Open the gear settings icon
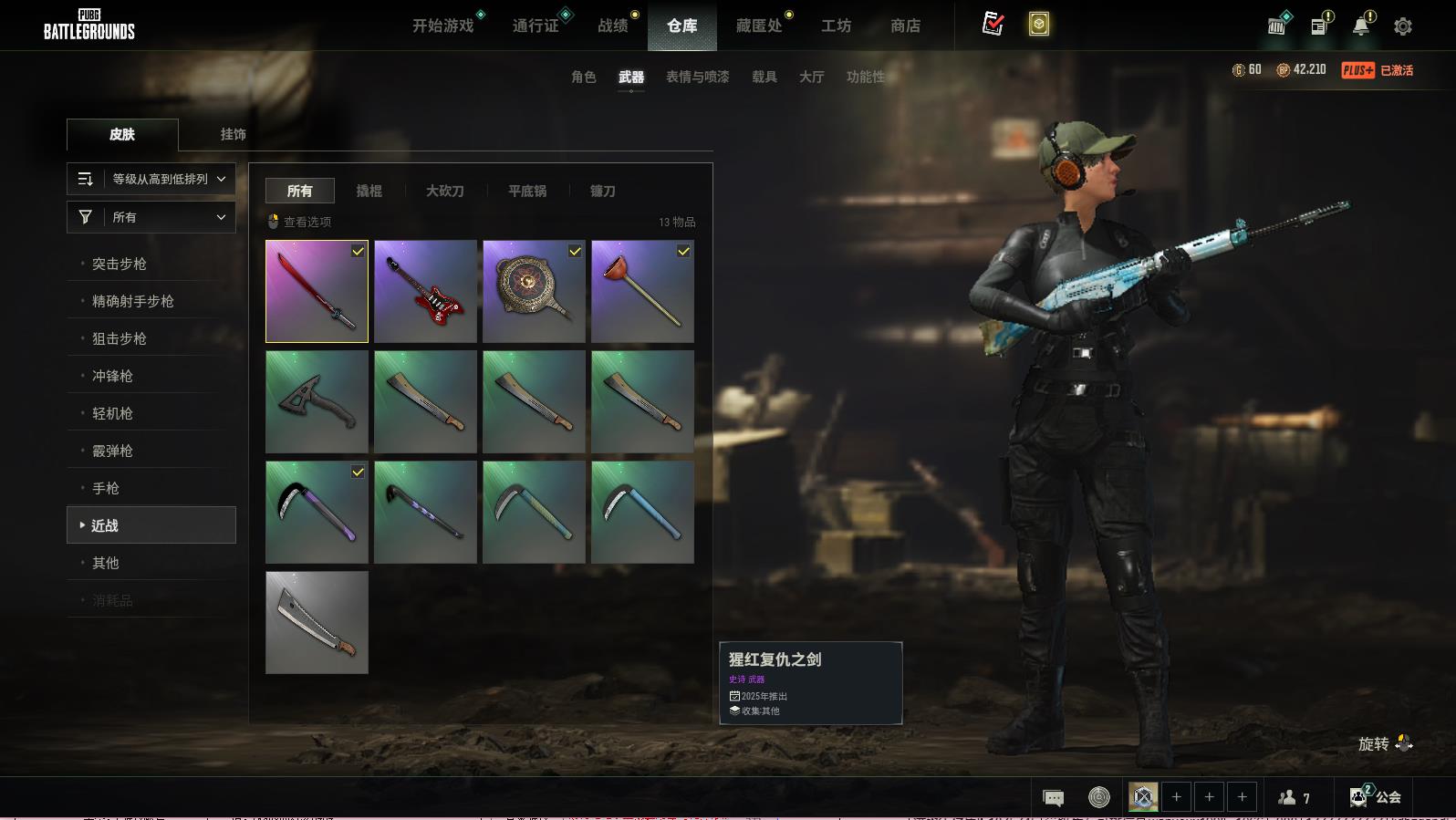1456x820 pixels. click(1403, 26)
